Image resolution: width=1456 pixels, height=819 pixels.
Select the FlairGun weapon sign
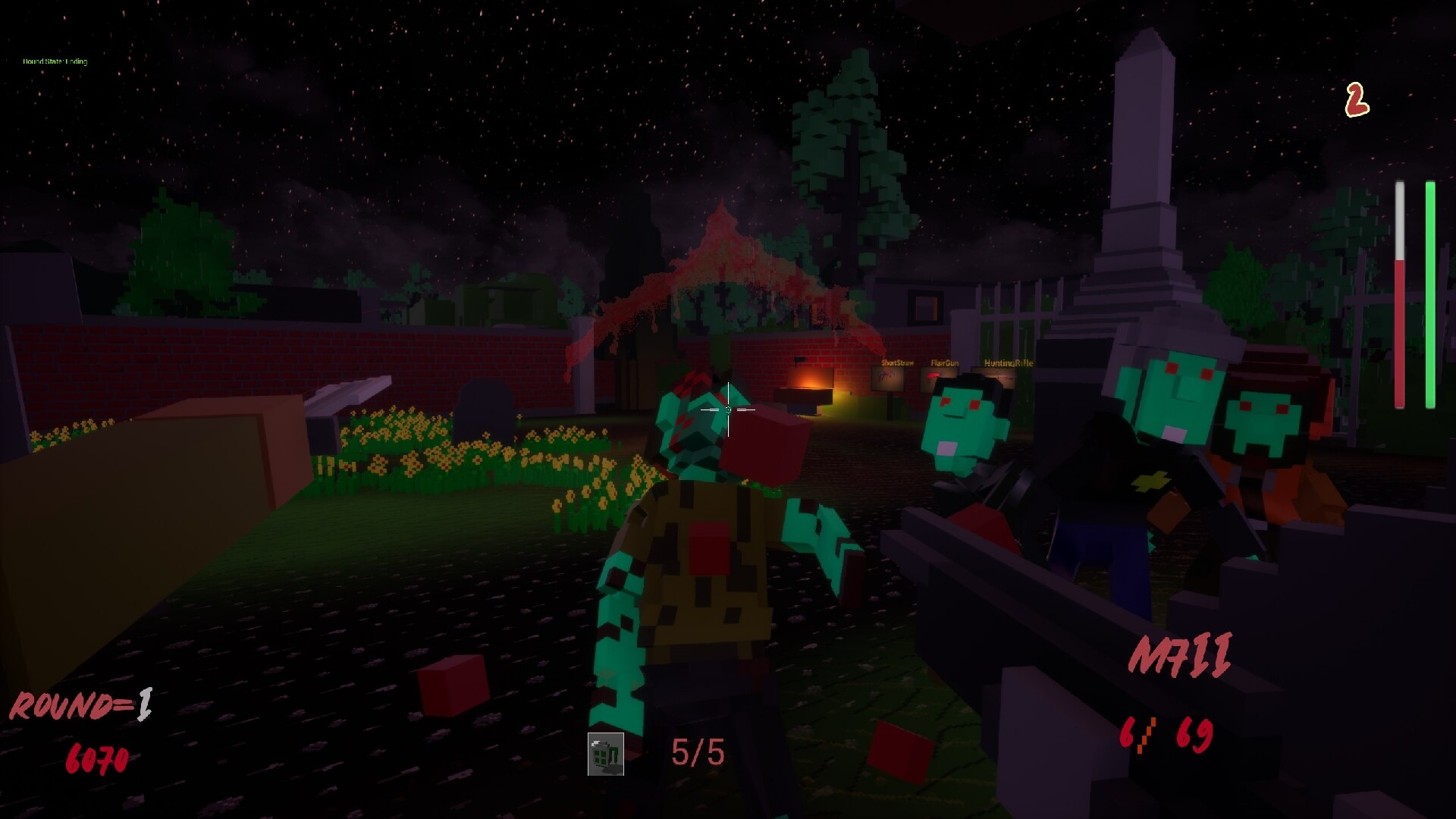tap(945, 363)
